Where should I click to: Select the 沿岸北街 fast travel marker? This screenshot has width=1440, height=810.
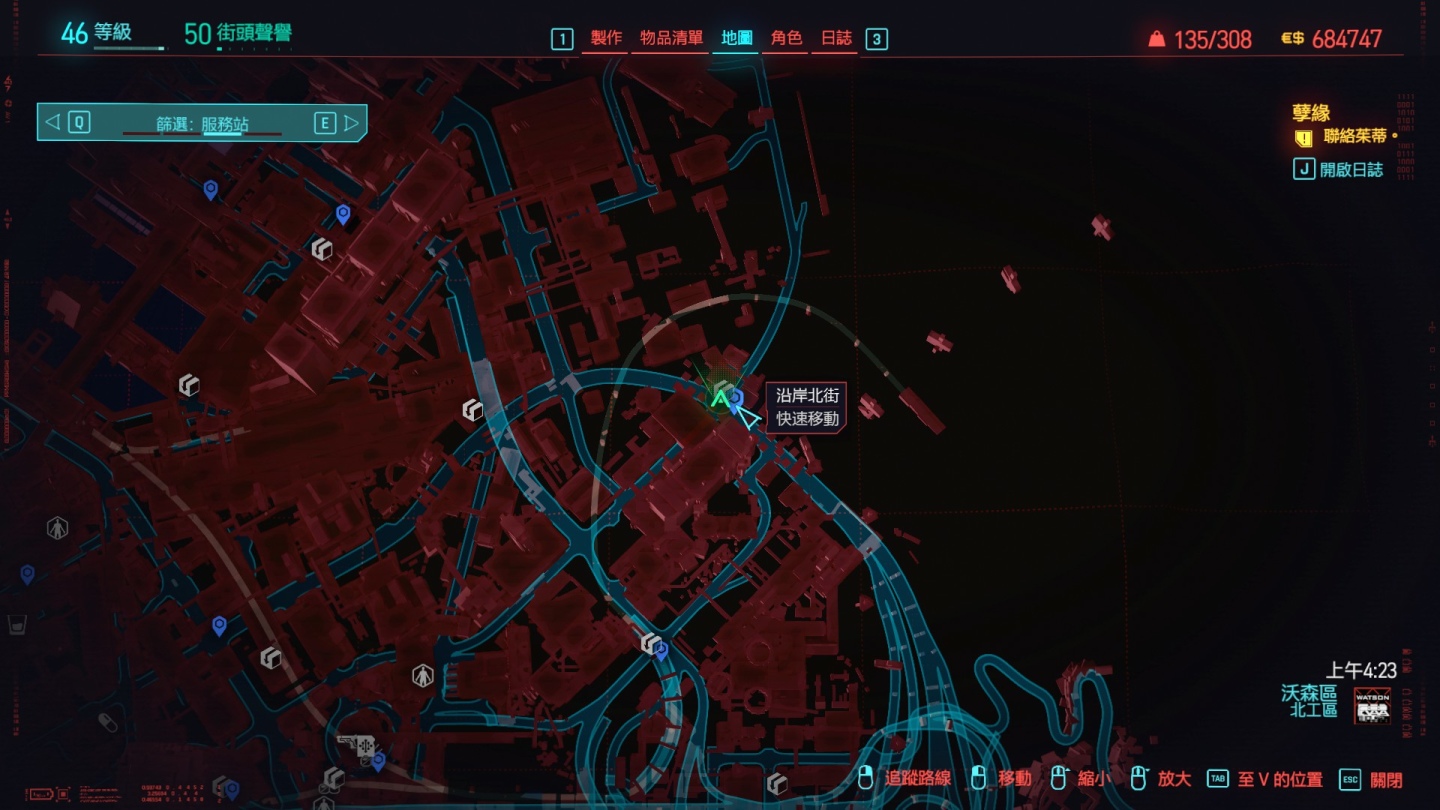[737, 399]
